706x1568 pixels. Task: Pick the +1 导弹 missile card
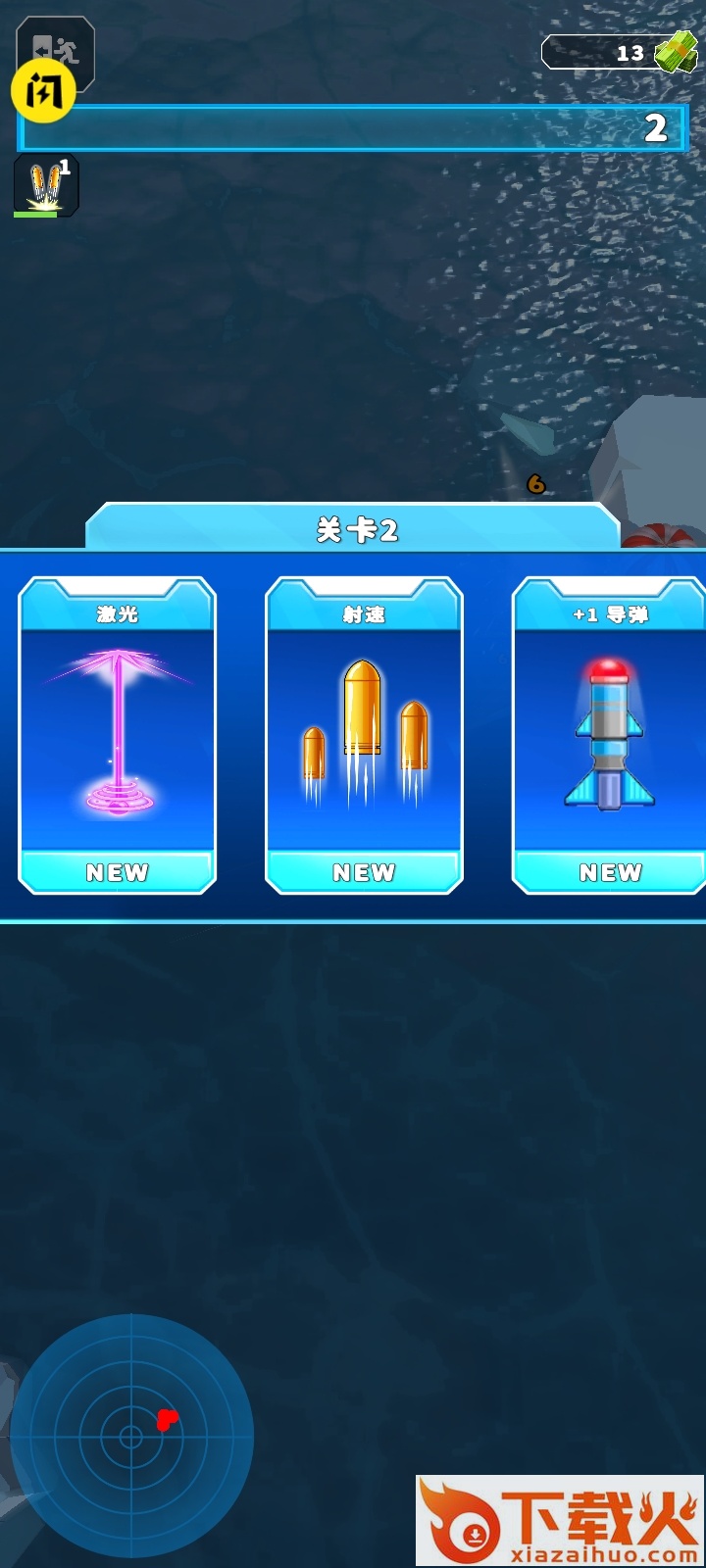609,735
